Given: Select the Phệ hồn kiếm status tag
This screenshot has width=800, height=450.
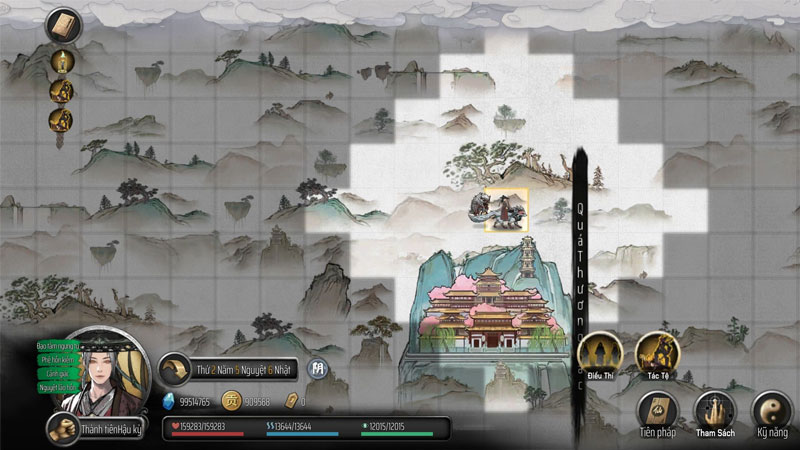Looking at the screenshot, I should (x=56, y=359).
